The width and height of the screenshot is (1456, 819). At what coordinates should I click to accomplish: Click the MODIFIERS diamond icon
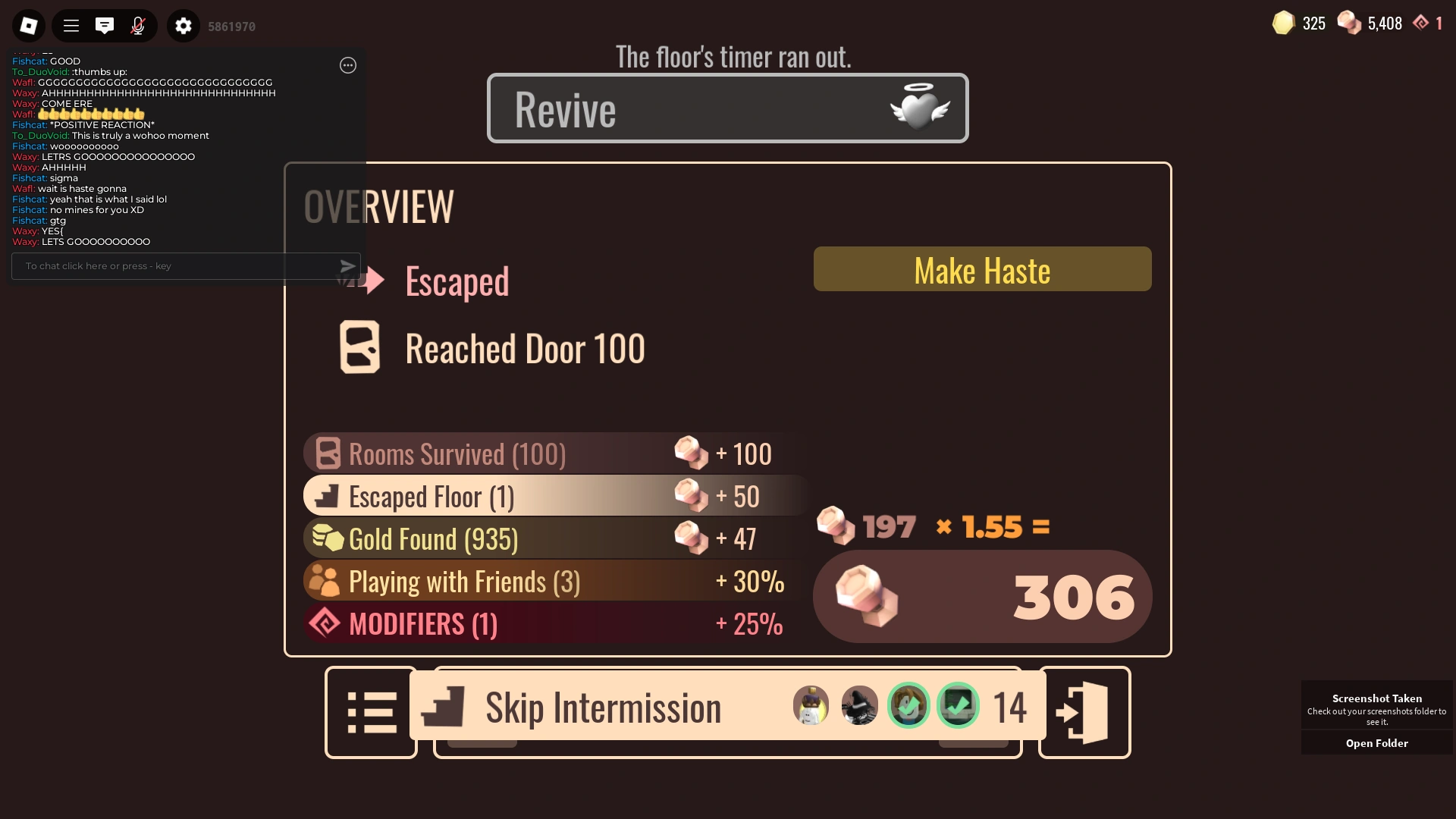pyautogui.click(x=325, y=623)
